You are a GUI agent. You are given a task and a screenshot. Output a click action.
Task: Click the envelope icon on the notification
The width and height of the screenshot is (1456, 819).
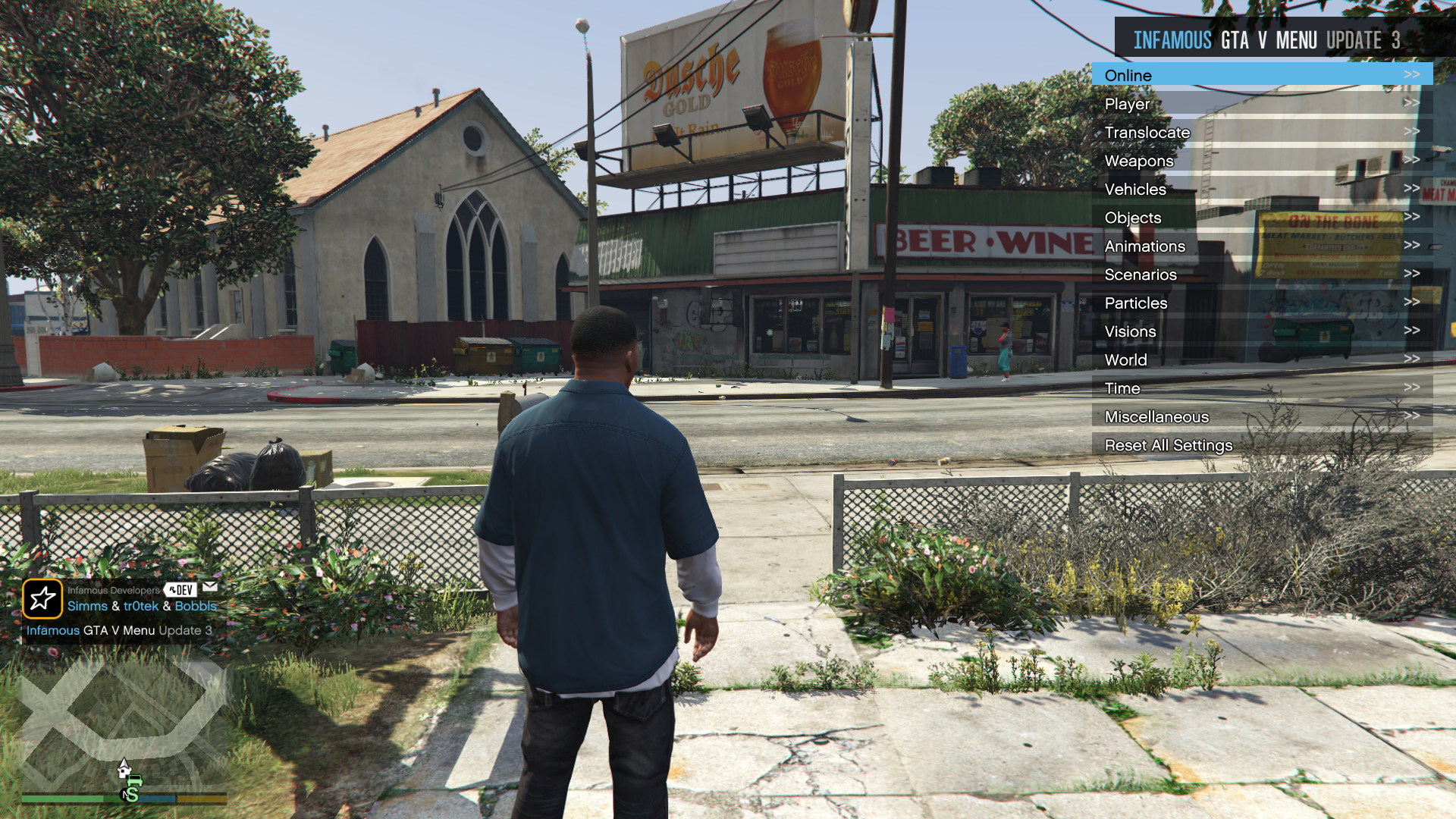pos(210,587)
